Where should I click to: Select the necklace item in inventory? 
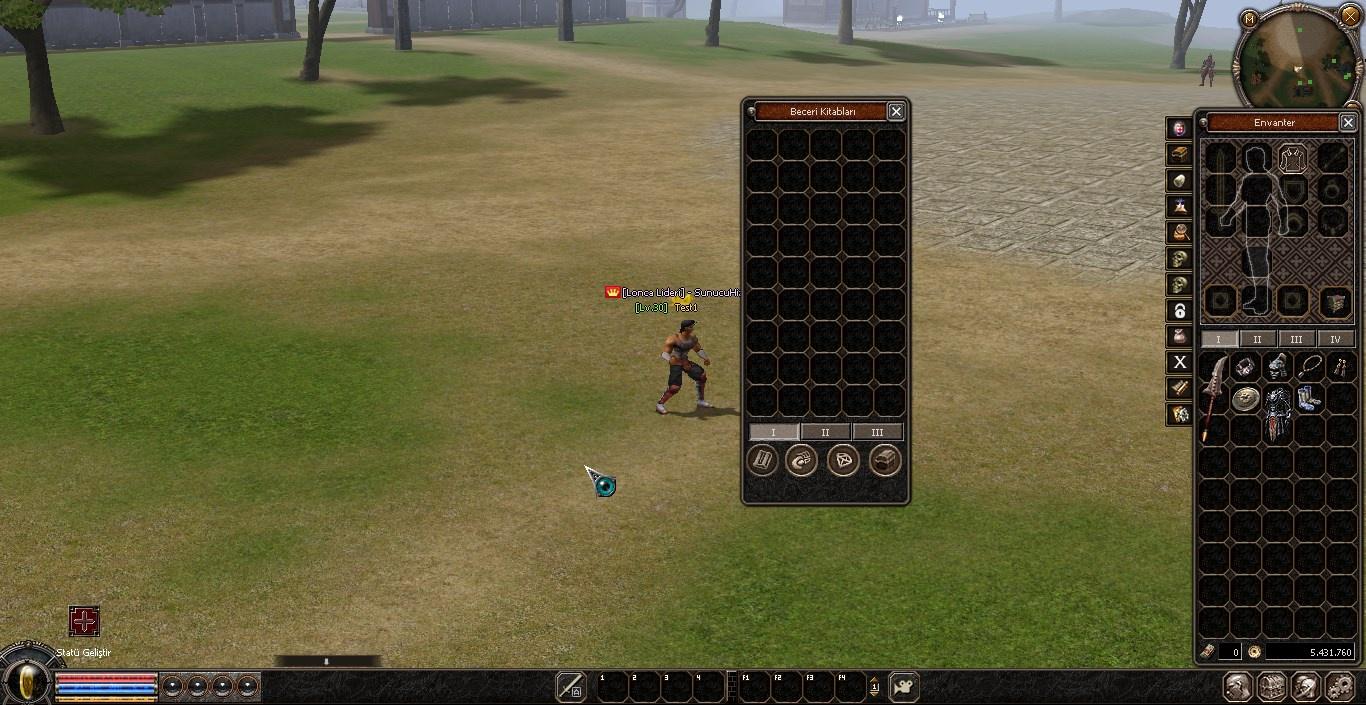1310,367
